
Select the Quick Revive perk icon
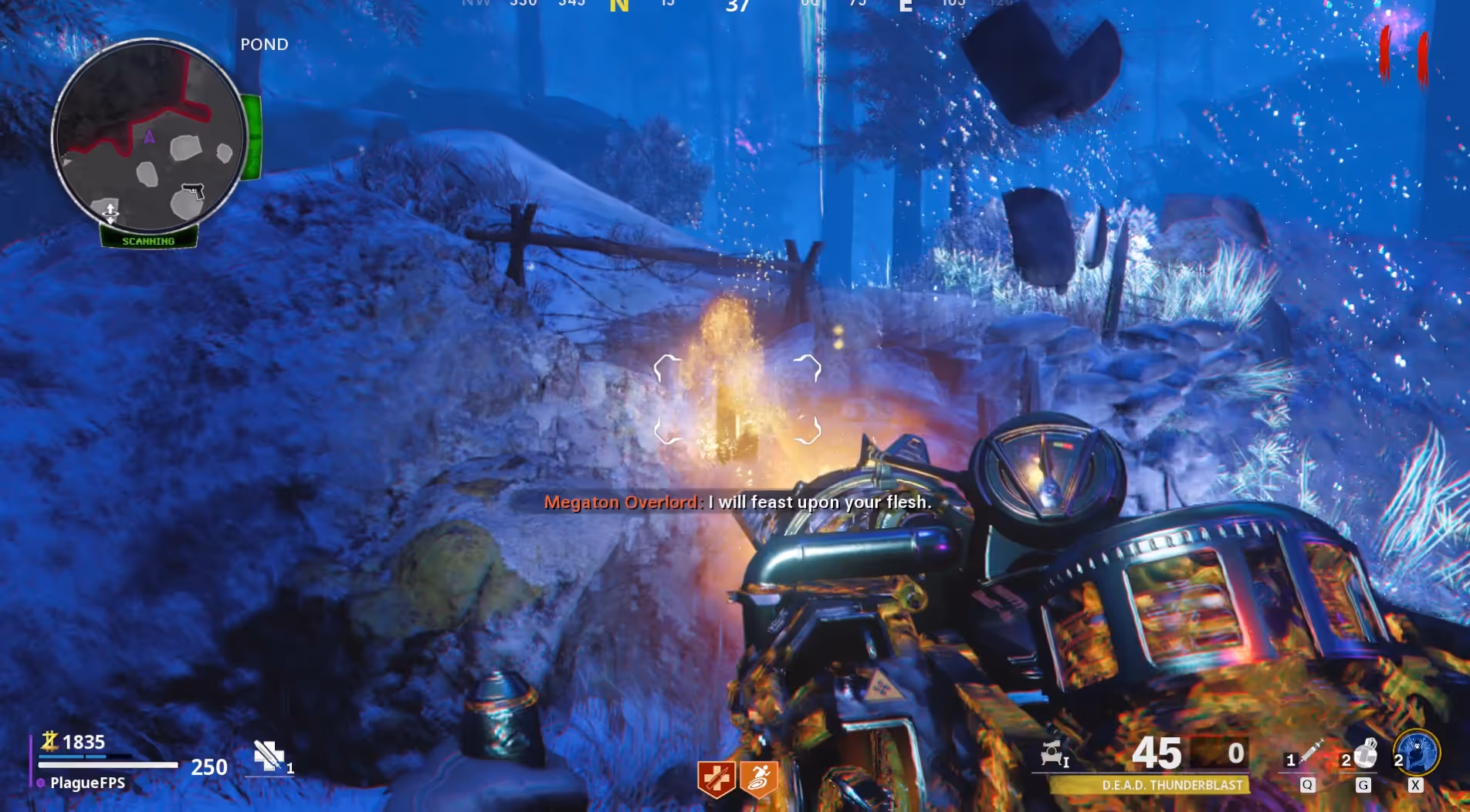(x=716, y=778)
